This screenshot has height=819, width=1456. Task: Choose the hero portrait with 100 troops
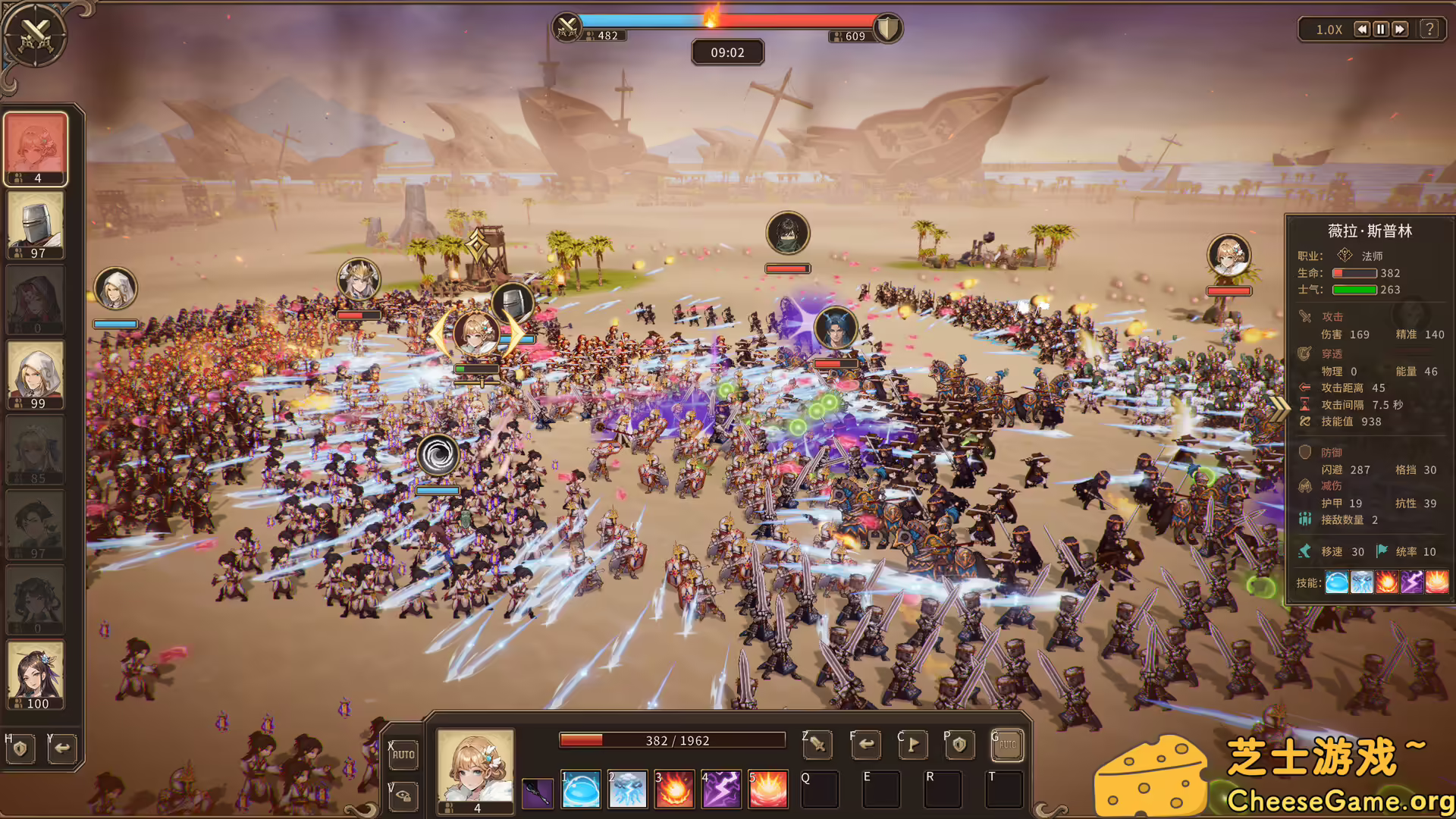click(36, 675)
